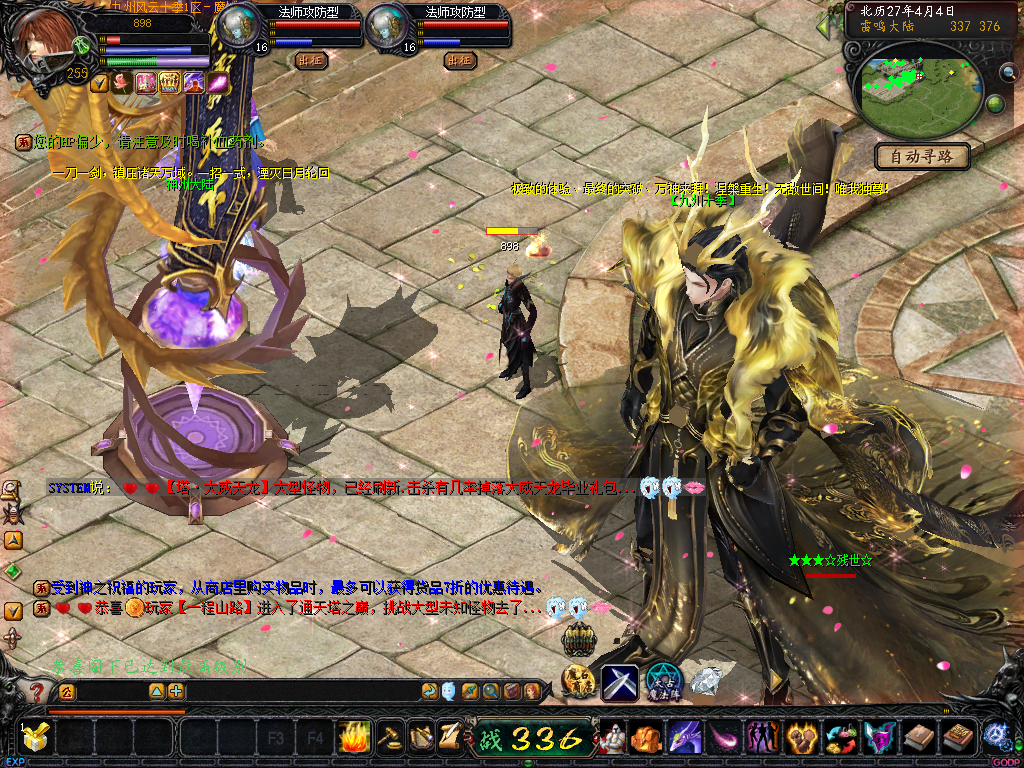The image size is (1024, 768).
Task: Click the magnifying glass beside the minimap
Action: point(1009,72)
